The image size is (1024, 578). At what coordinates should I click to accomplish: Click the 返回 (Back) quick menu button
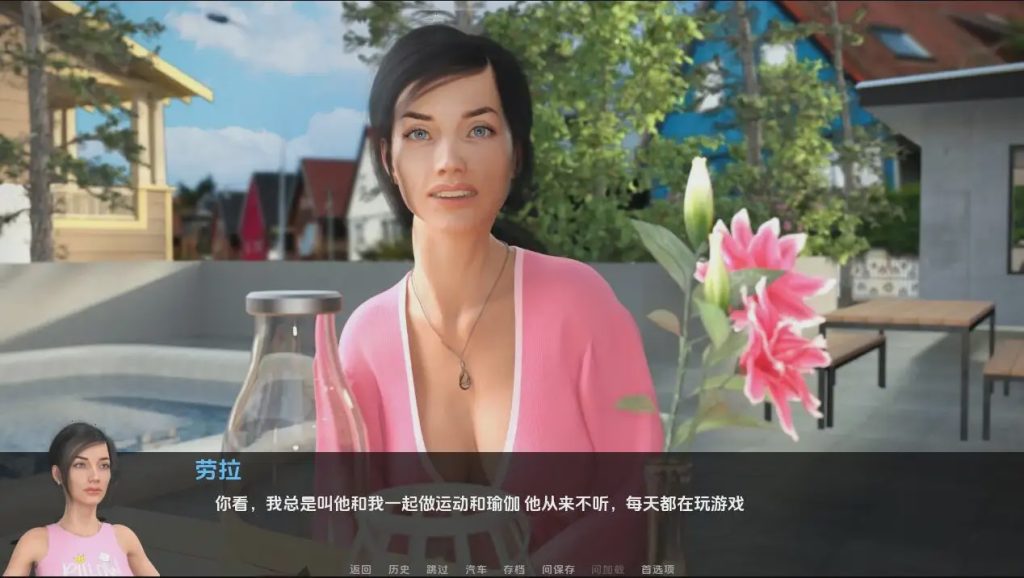pos(360,569)
